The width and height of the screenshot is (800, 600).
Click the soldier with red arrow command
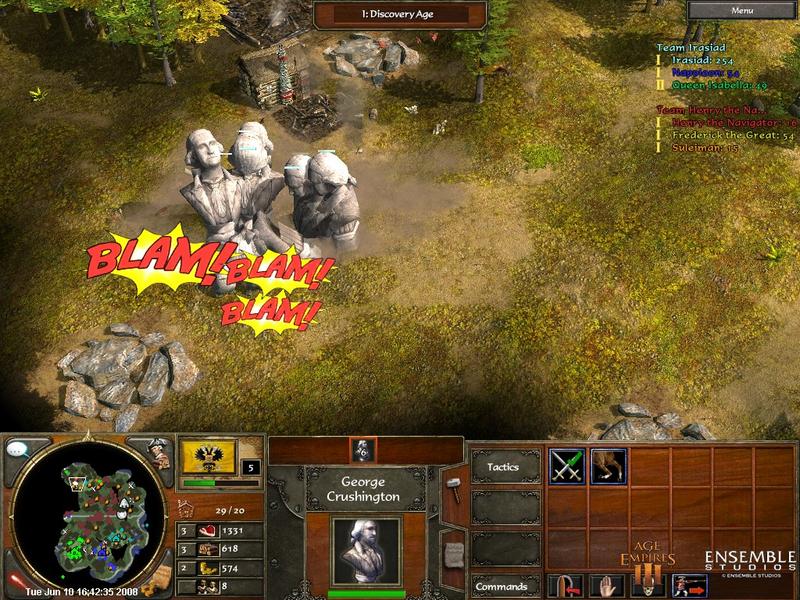click(691, 586)
